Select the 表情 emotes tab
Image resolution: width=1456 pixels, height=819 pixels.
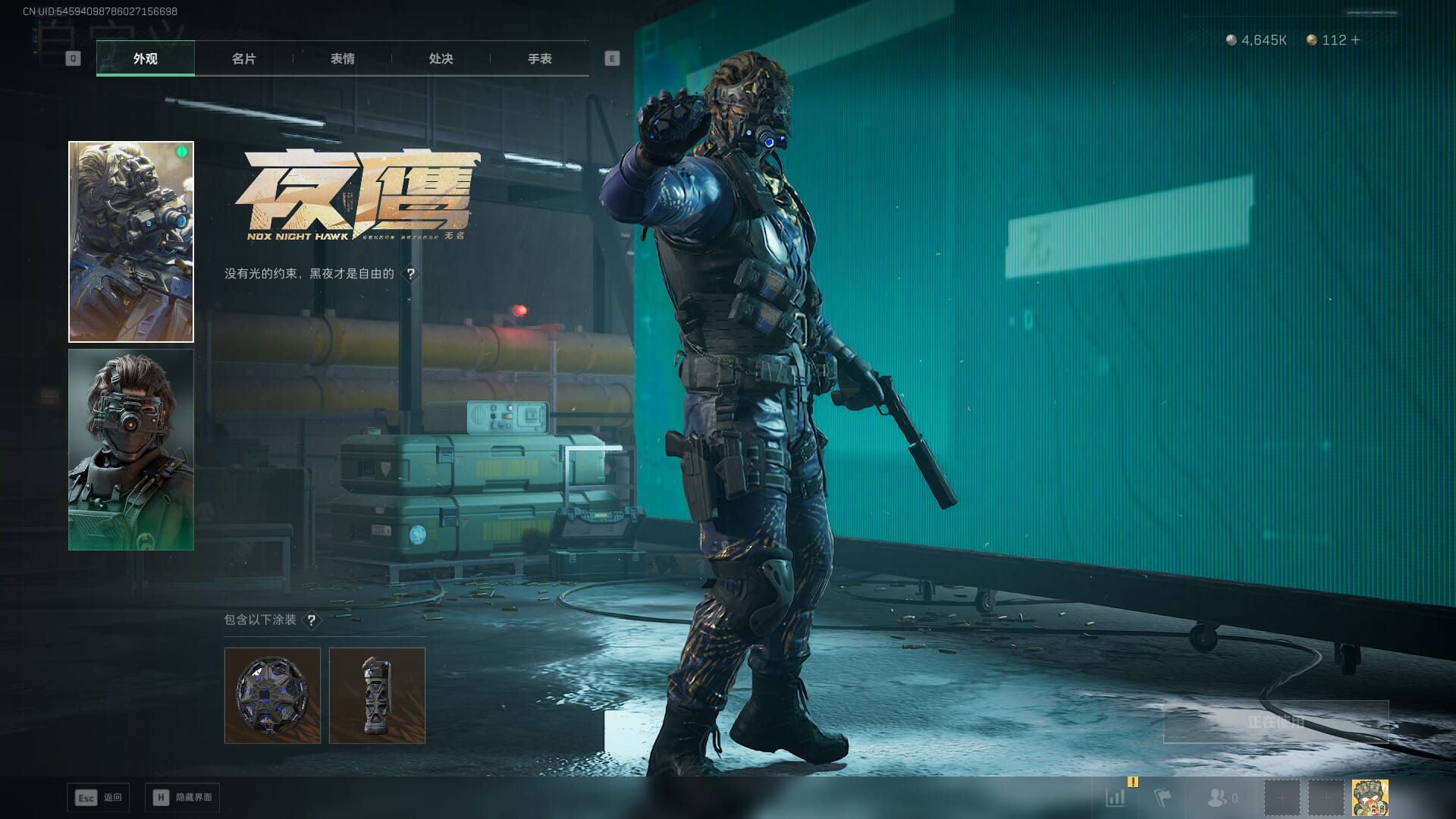[x=342, y=58]
